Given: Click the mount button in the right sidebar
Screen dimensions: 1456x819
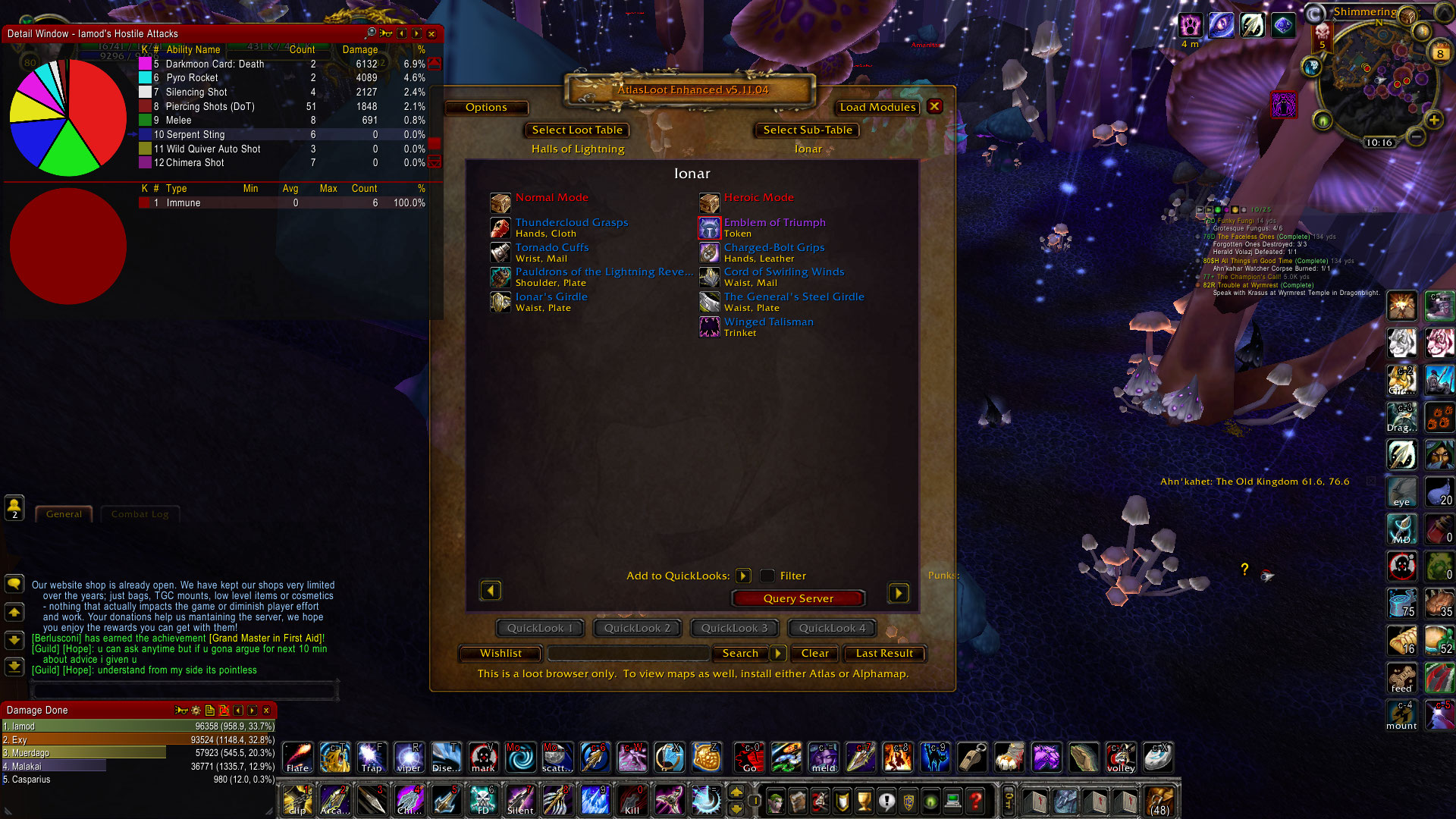Looking at the screenshot, I should (1401, 715).
